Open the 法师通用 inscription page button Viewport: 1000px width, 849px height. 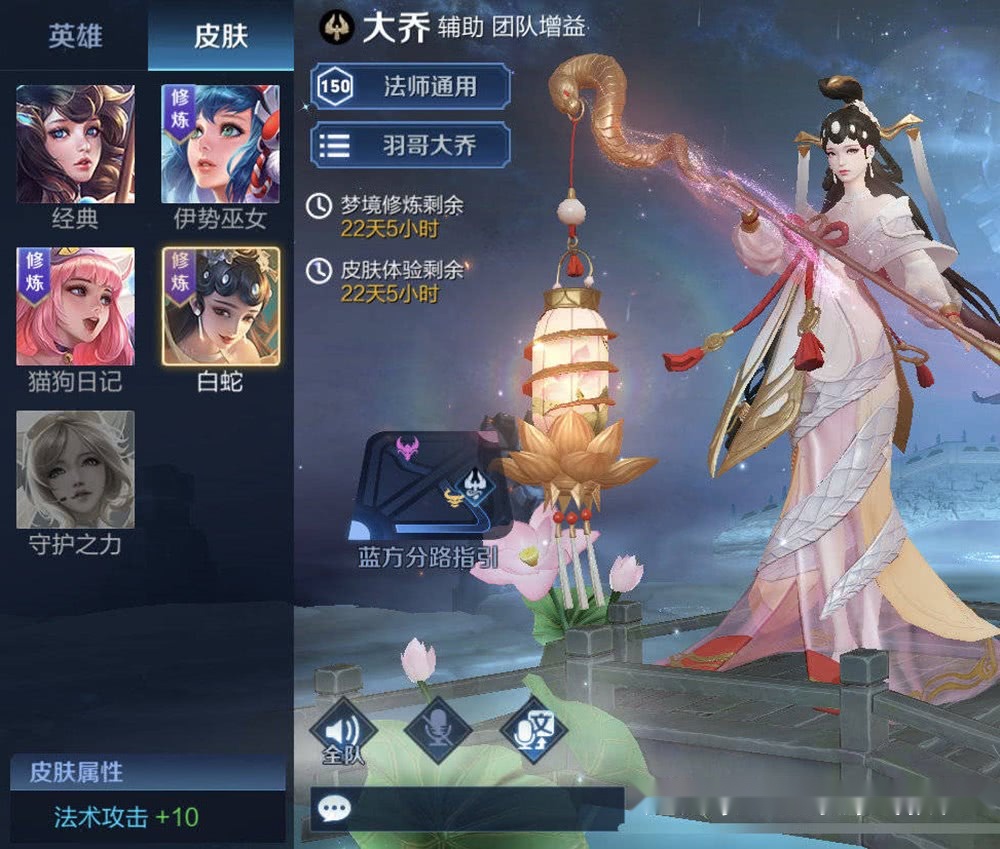[x=410, y=86]
